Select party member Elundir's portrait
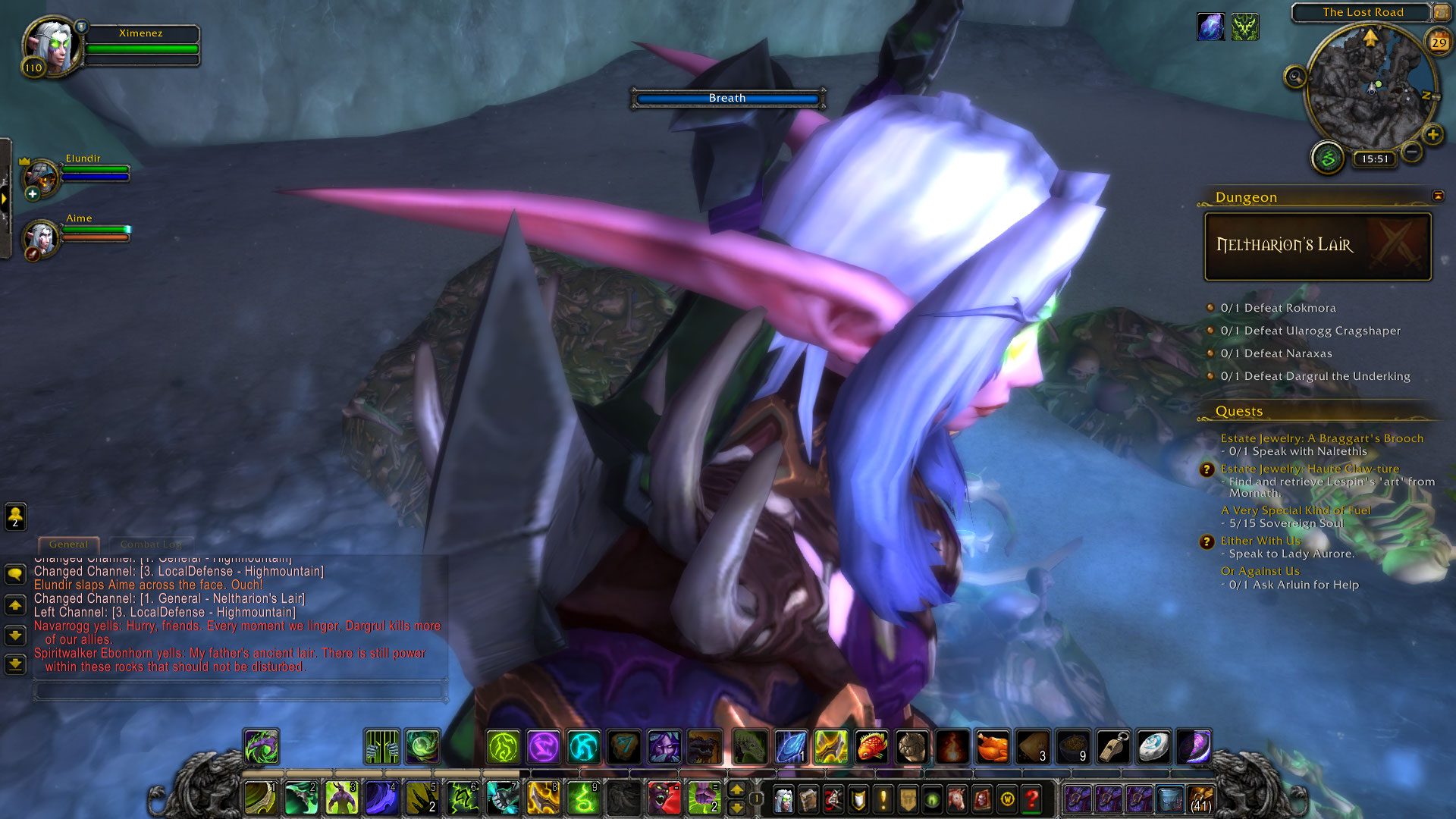The width and height of the screenshot is (1456, 819). (41, 178)
